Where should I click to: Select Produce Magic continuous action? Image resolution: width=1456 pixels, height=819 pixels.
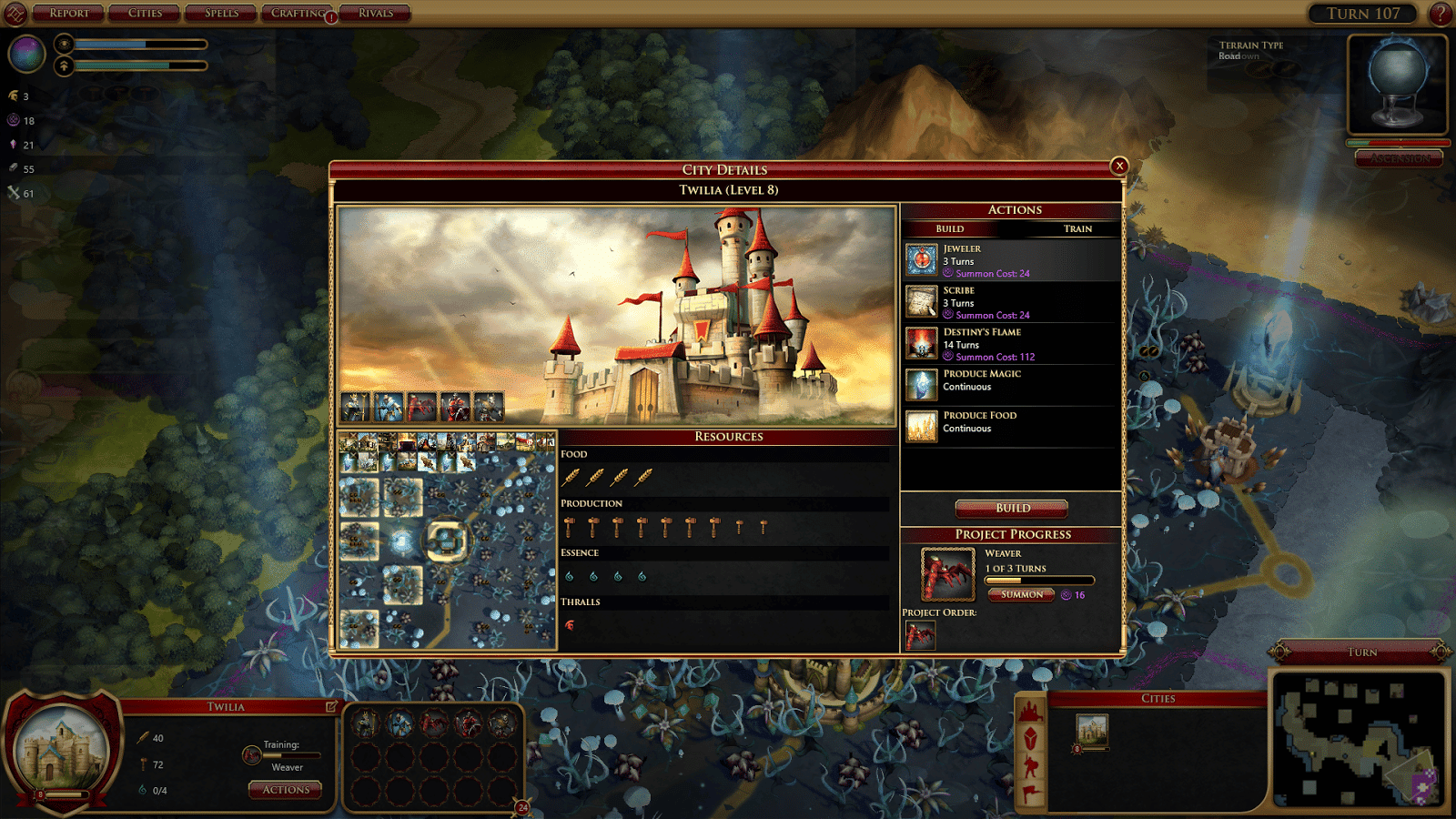(1010, 385)
